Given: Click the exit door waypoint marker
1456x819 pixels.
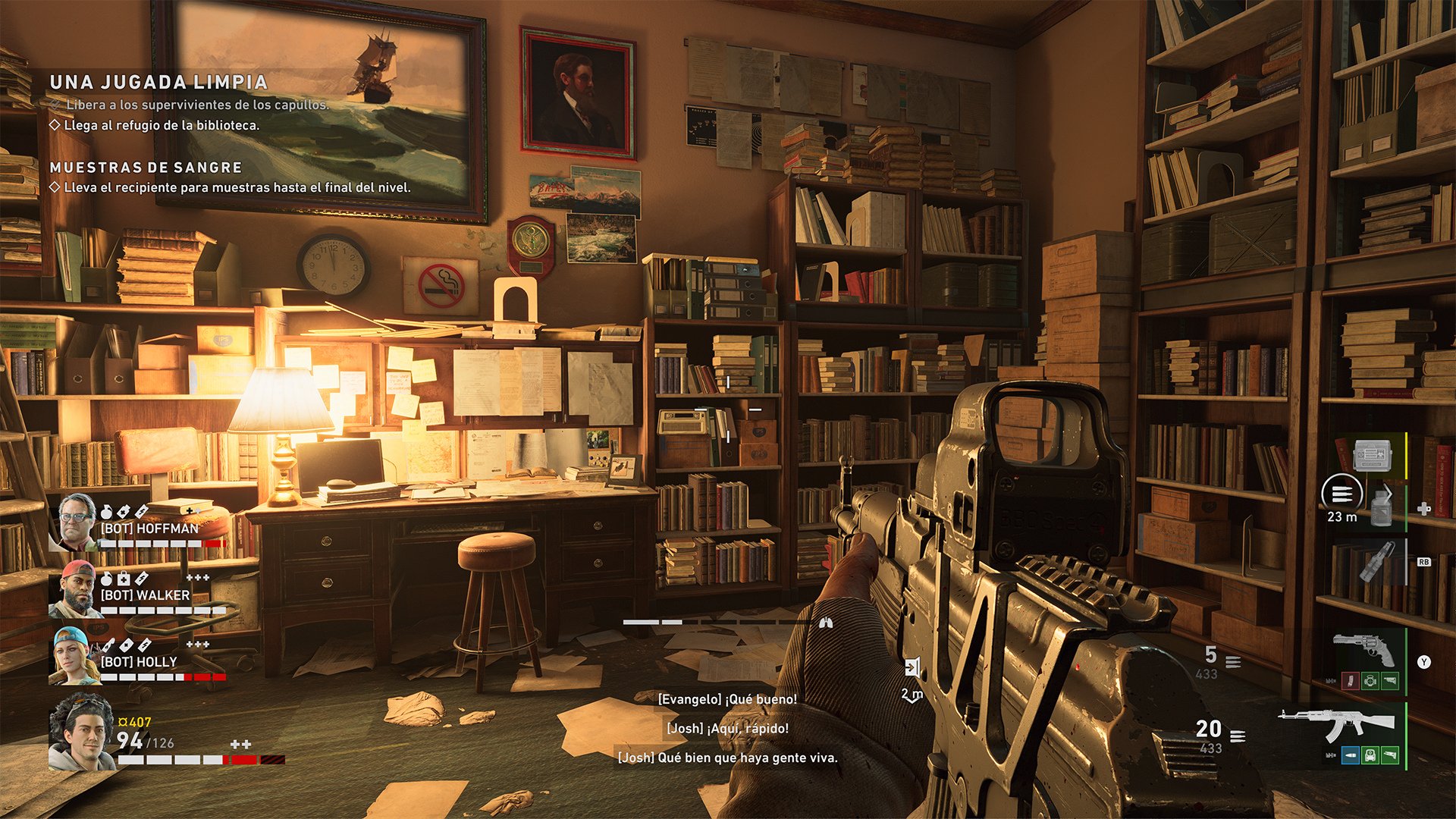Looking at the screenshot, I should tap(912, 668).
